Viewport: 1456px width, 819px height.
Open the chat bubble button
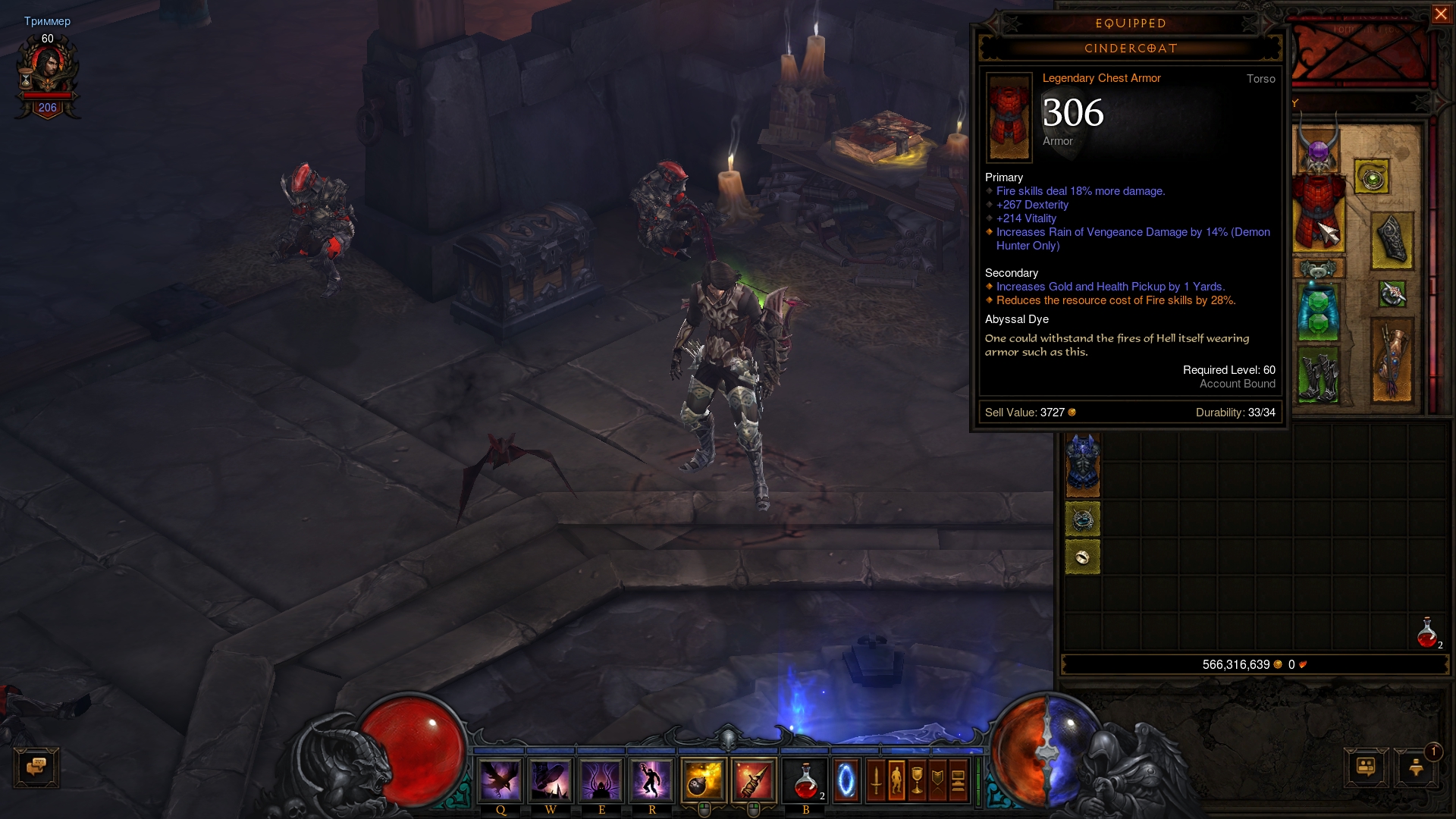pyautogui.click(x=36, y=767)
